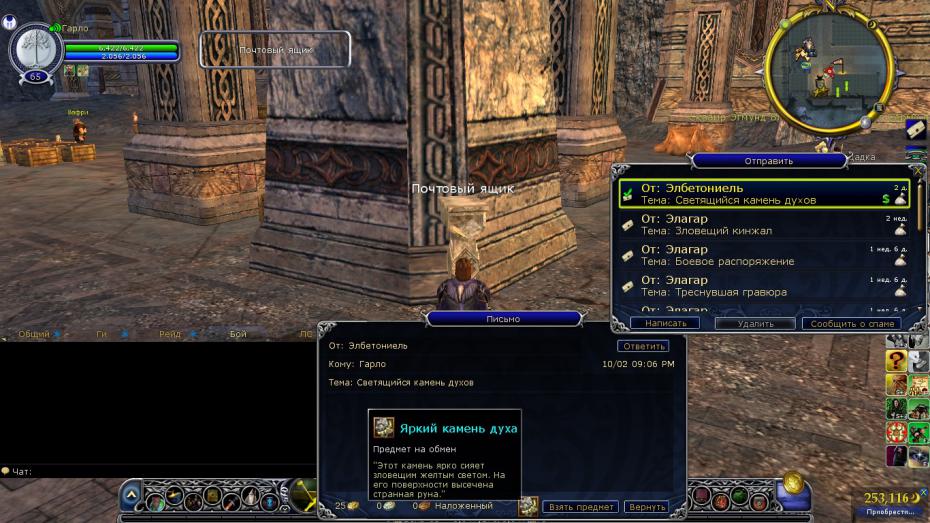Click the «Написать» compose button

pos(665,324)
